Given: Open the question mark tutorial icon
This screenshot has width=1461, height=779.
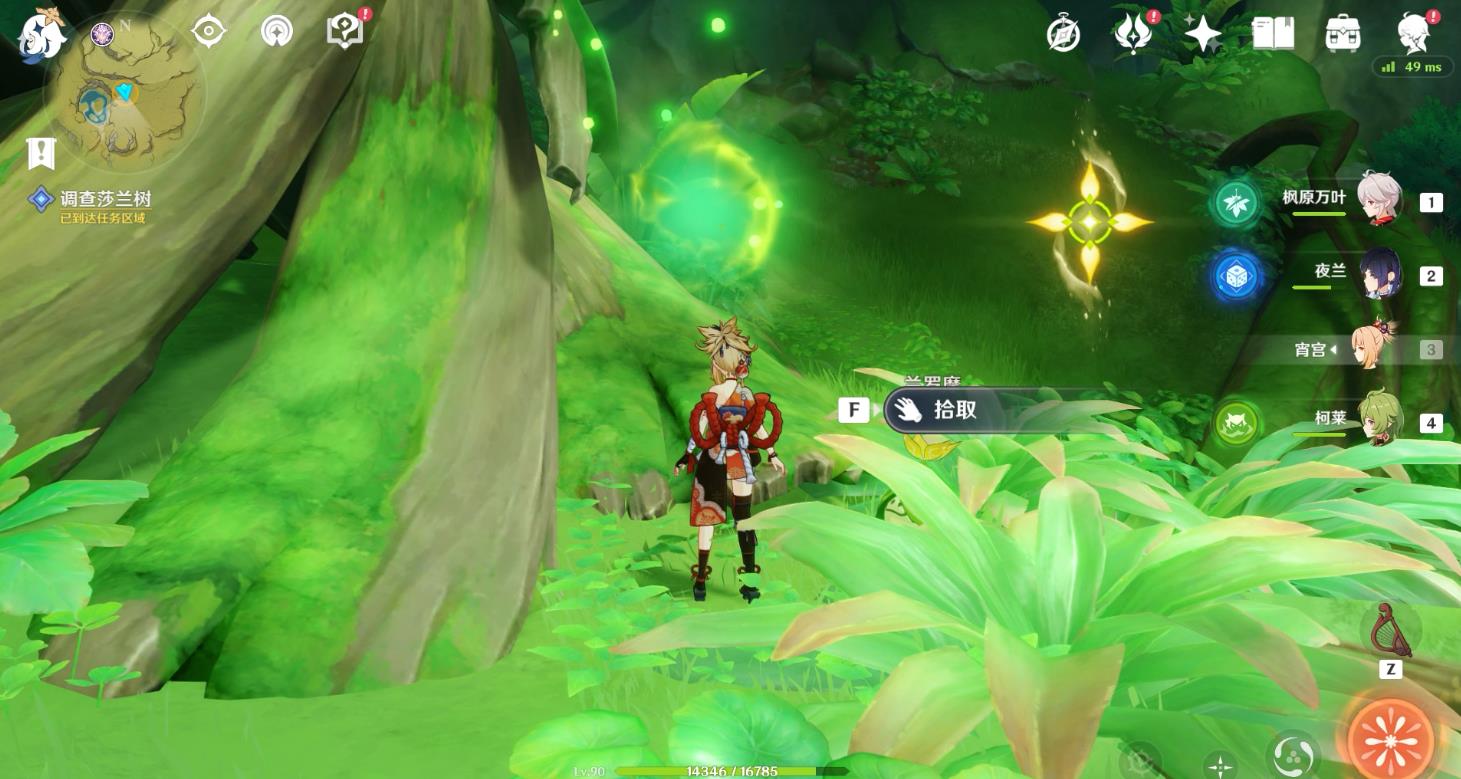Looking at the screenshot, I should (344, 31).
